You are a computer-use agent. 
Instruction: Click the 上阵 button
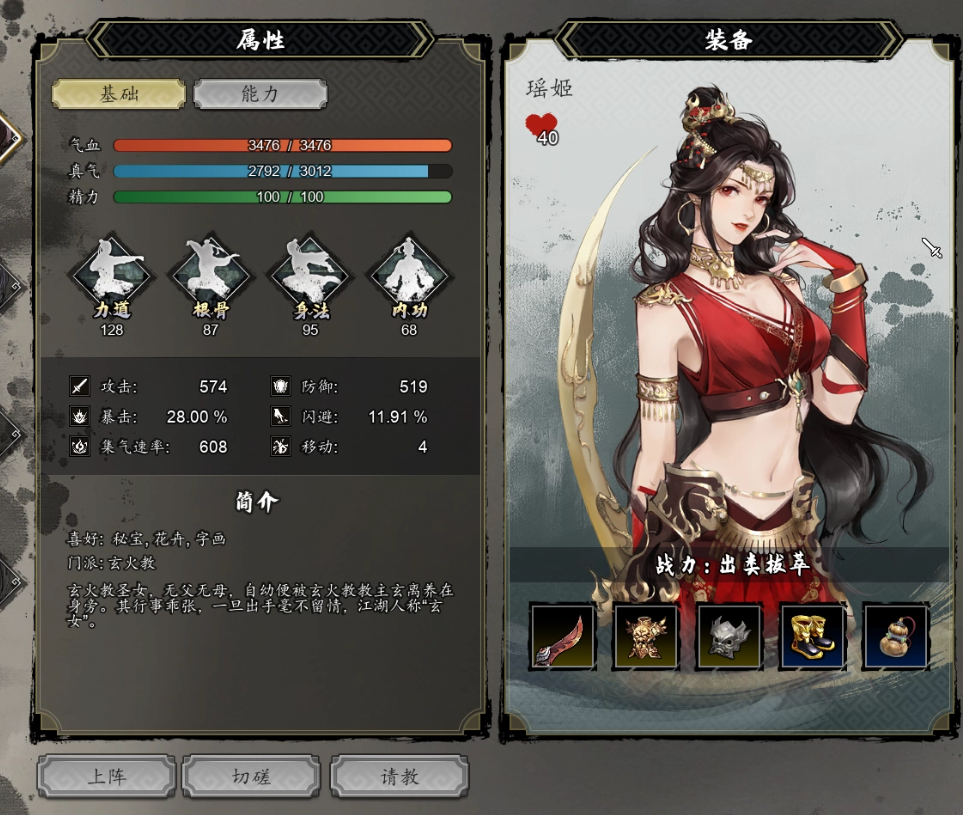[107, 777]
